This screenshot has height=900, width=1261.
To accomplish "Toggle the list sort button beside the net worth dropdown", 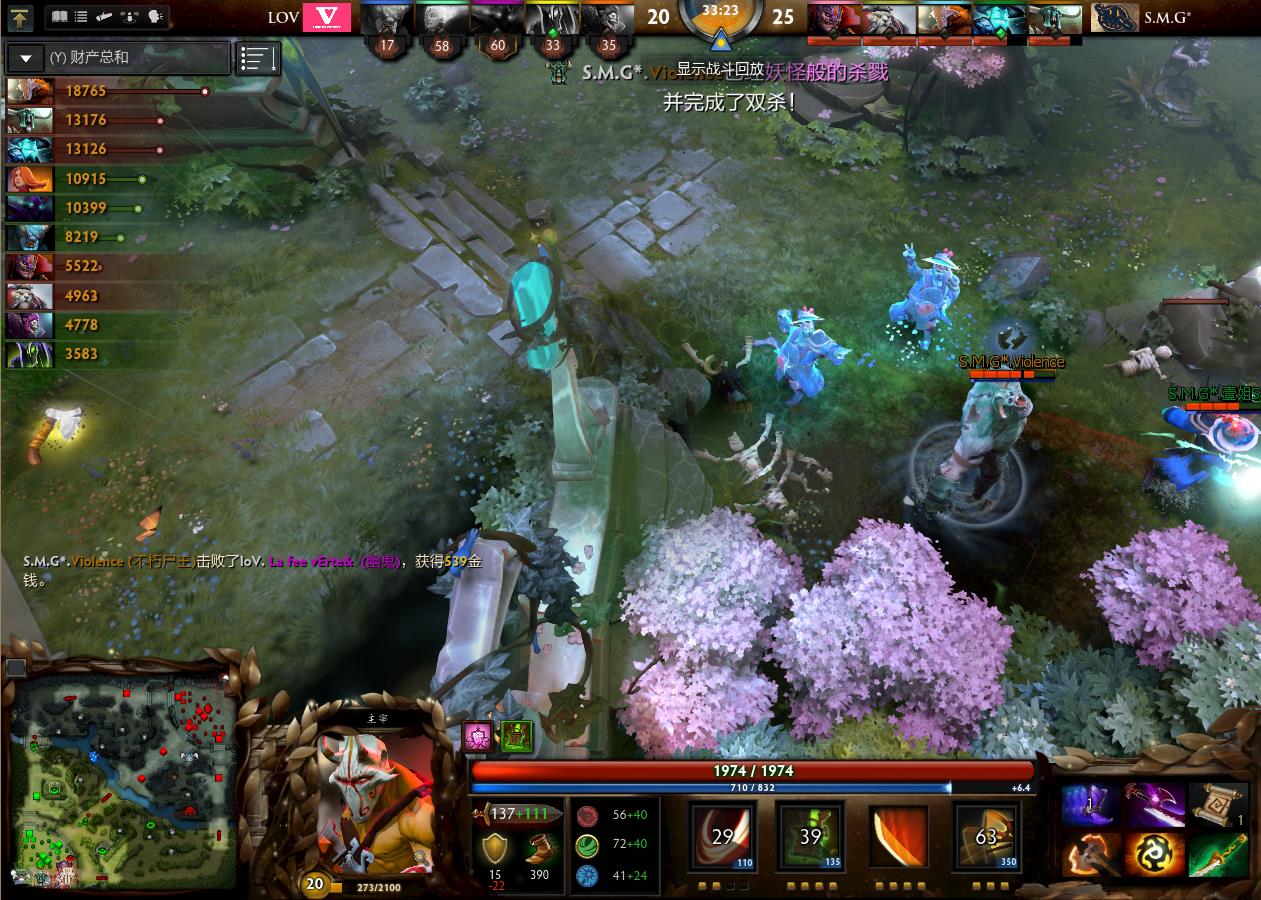I will pos(258,59).
